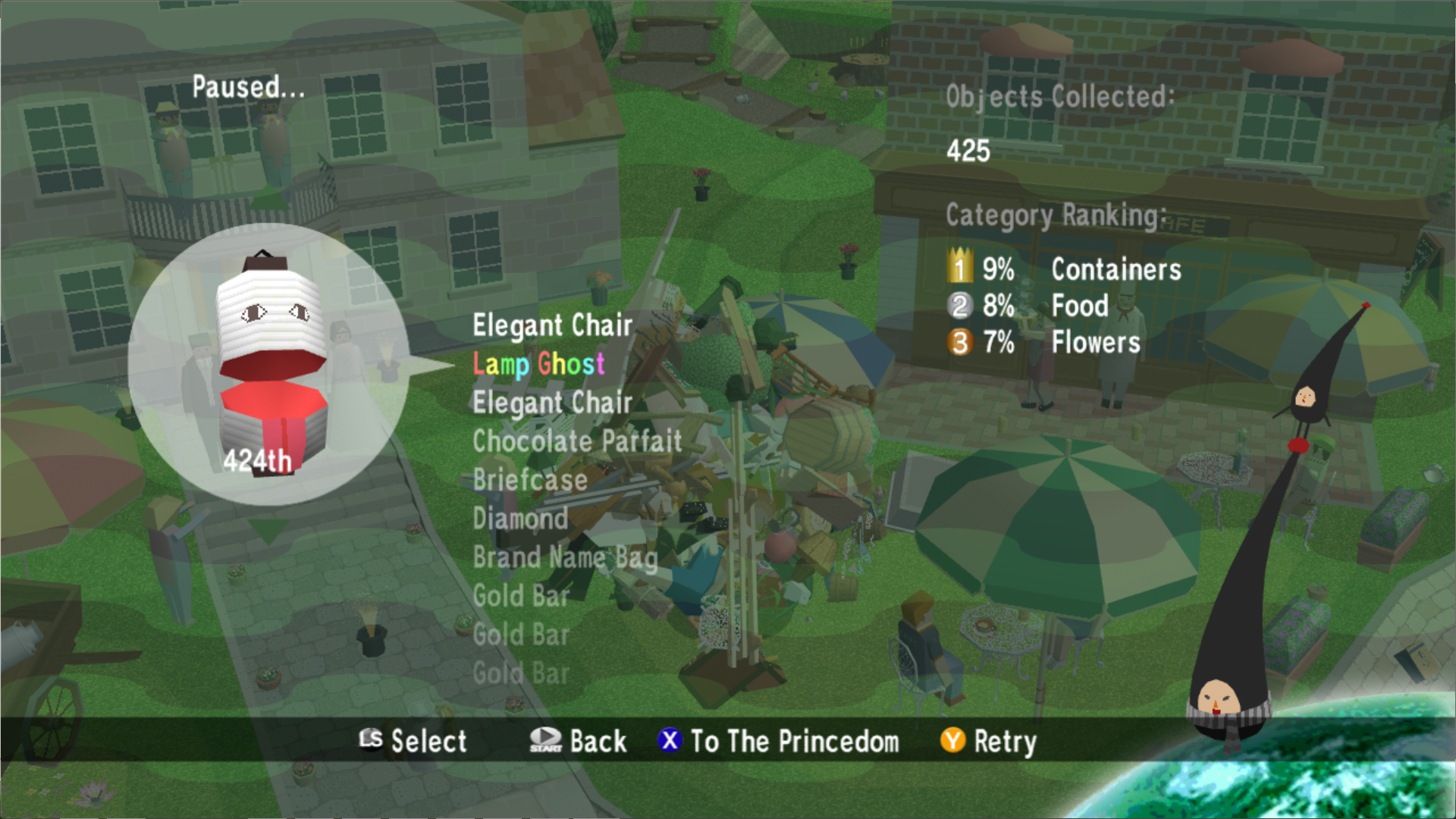
Task: Select the Brand Name Bag entry
Action: (x=565, y=557)
